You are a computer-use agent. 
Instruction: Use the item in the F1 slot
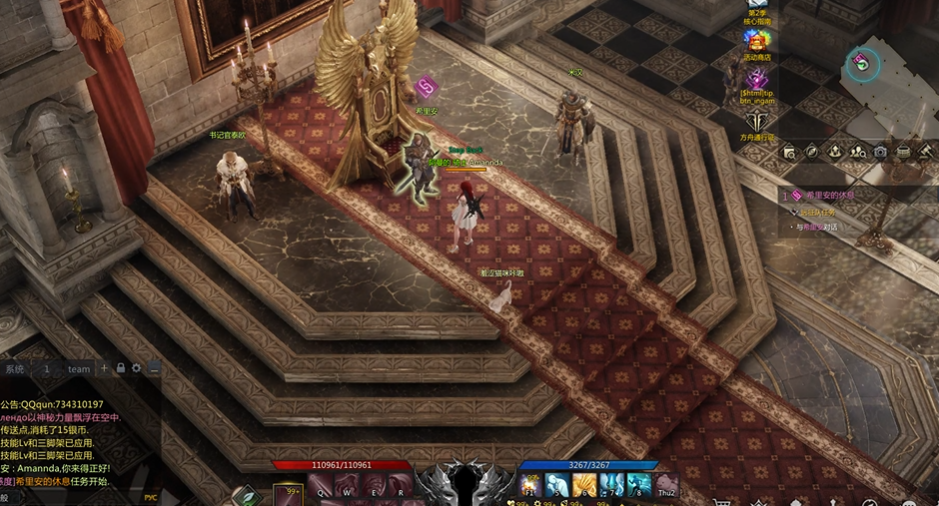coord(530,486)
